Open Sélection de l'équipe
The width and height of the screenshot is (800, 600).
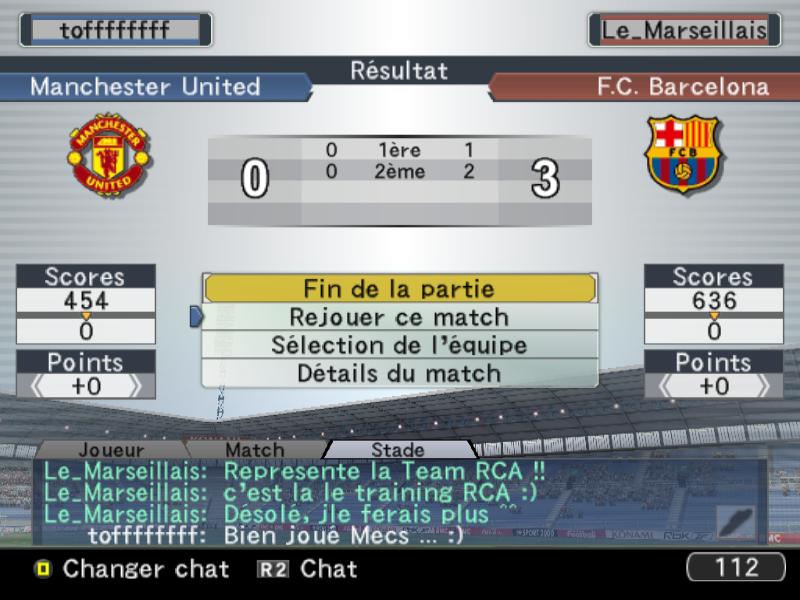click(x=399, y=345)
